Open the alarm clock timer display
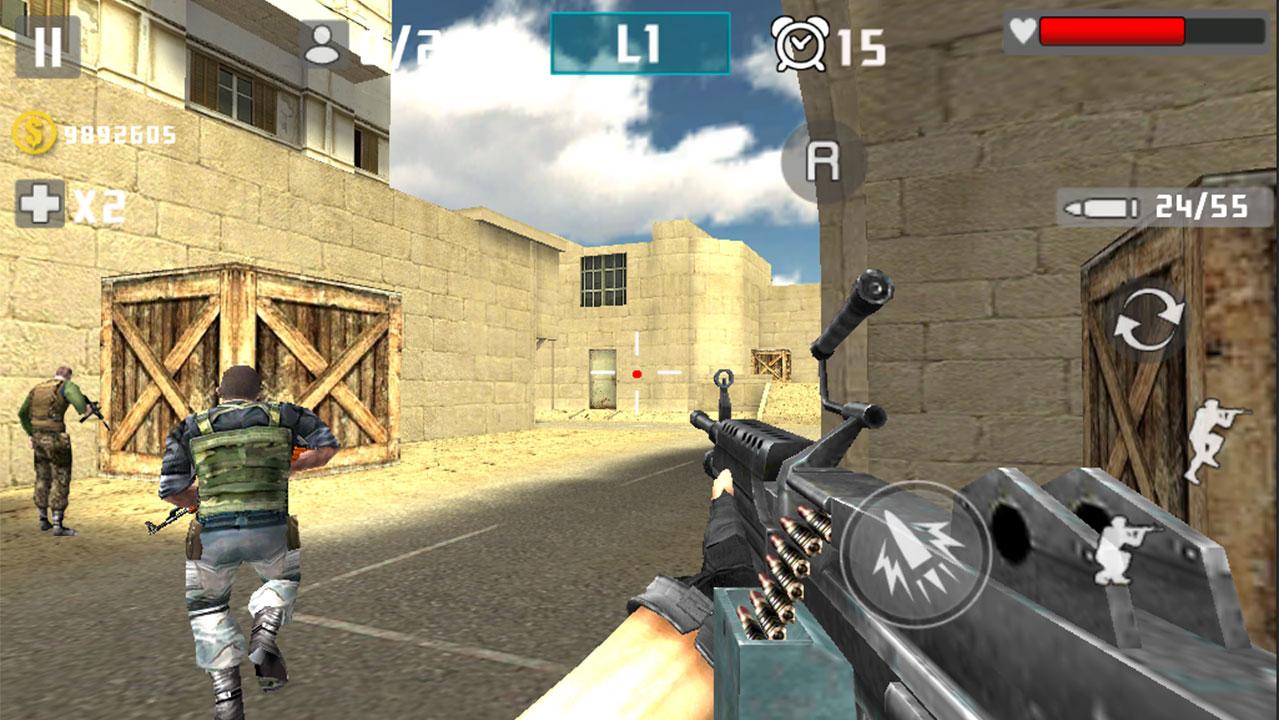This screenshot has width=1280, height=720. click(798, 42)
